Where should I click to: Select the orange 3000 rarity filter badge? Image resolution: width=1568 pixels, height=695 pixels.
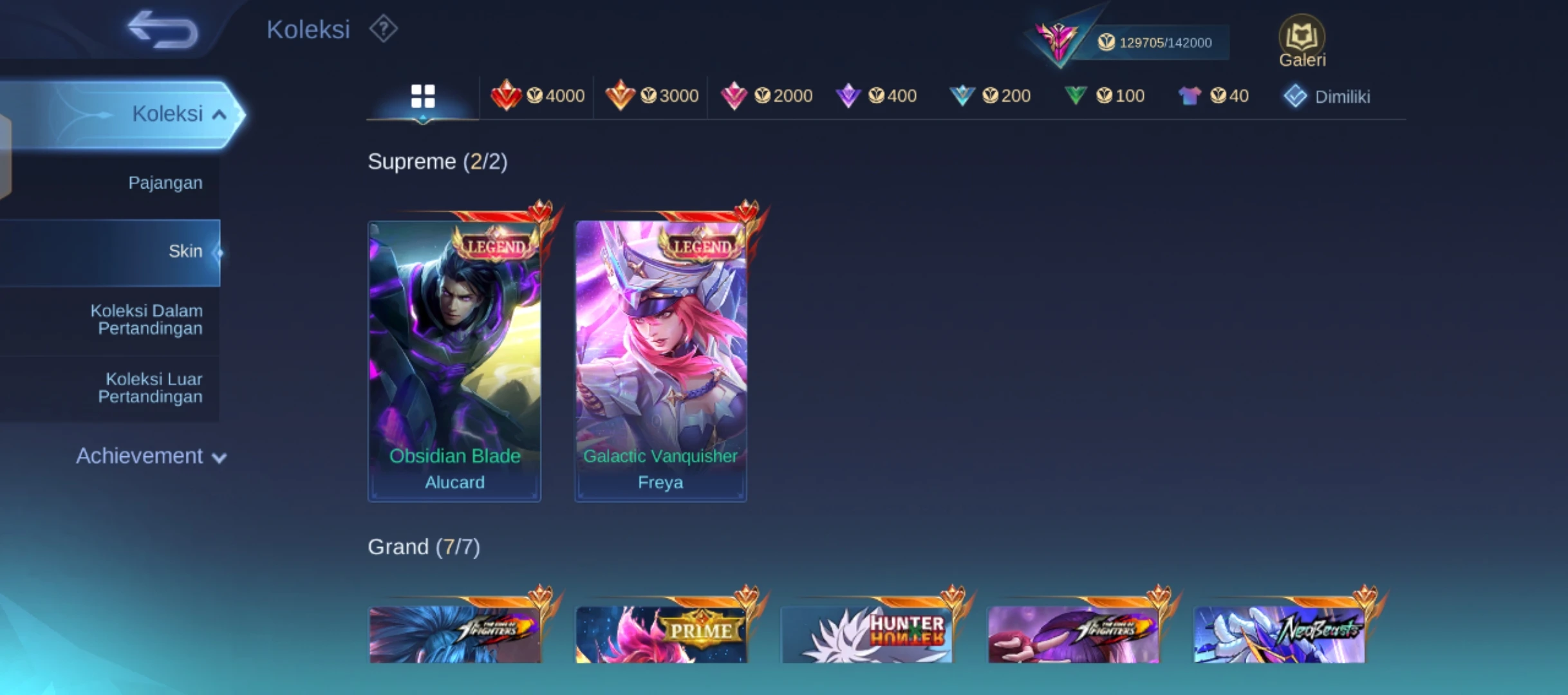coord(651,95)
